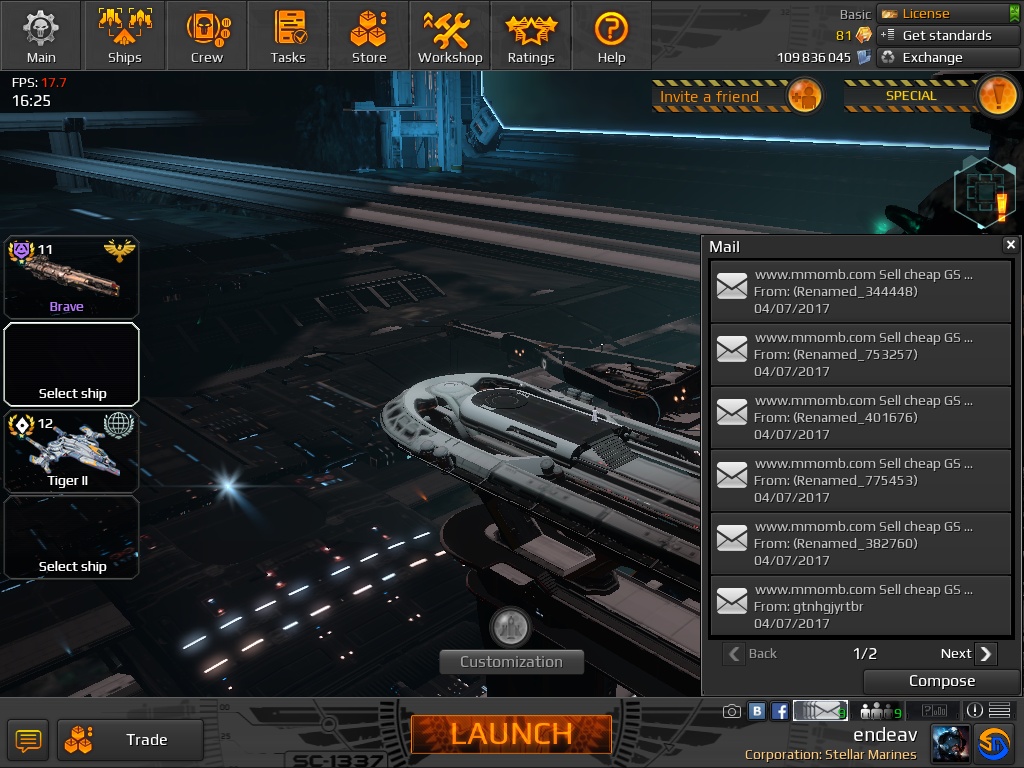
Task: Open the Store
Action: tap(369, 36)
